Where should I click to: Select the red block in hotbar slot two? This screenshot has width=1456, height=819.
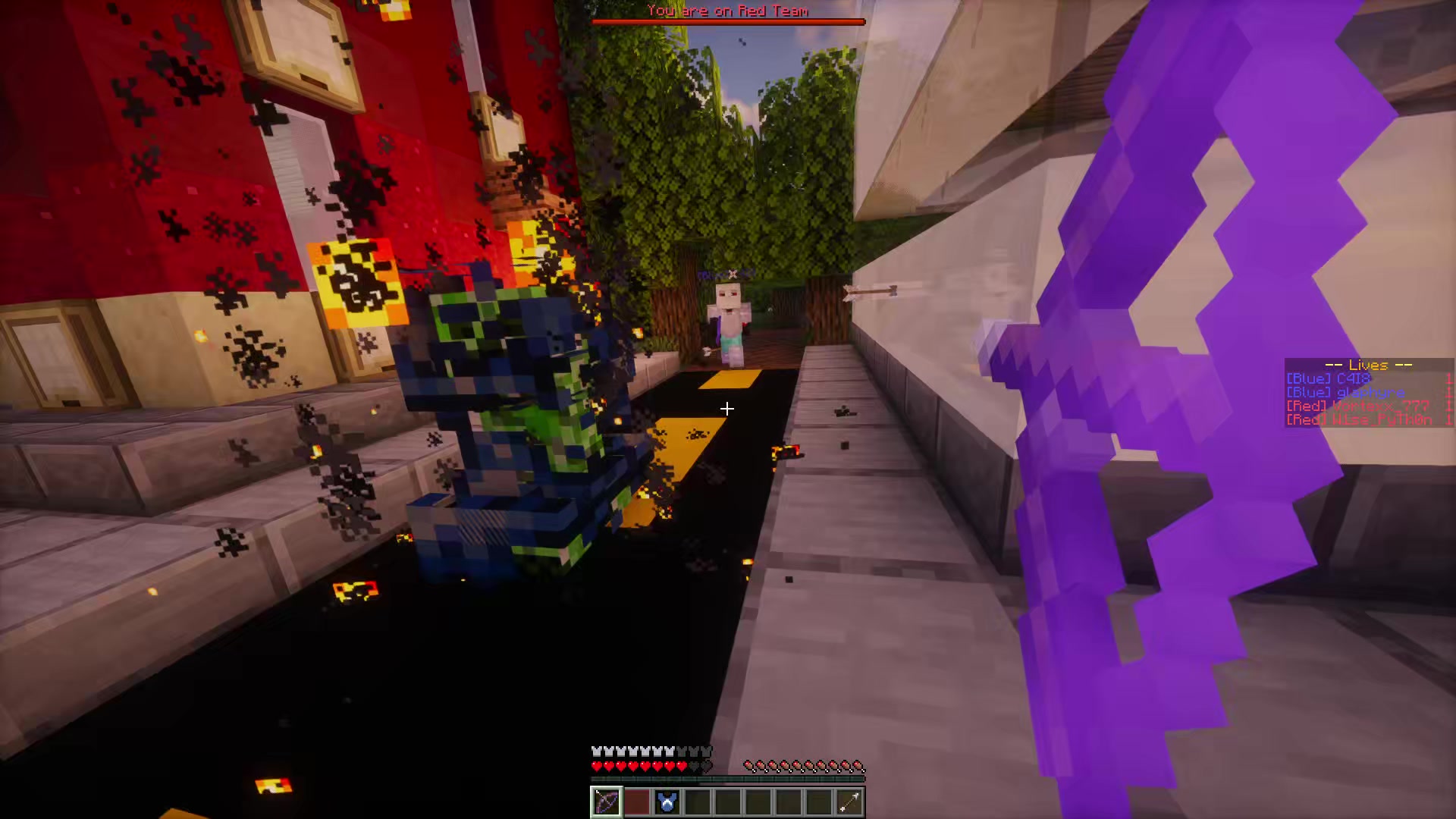(637, 802)
